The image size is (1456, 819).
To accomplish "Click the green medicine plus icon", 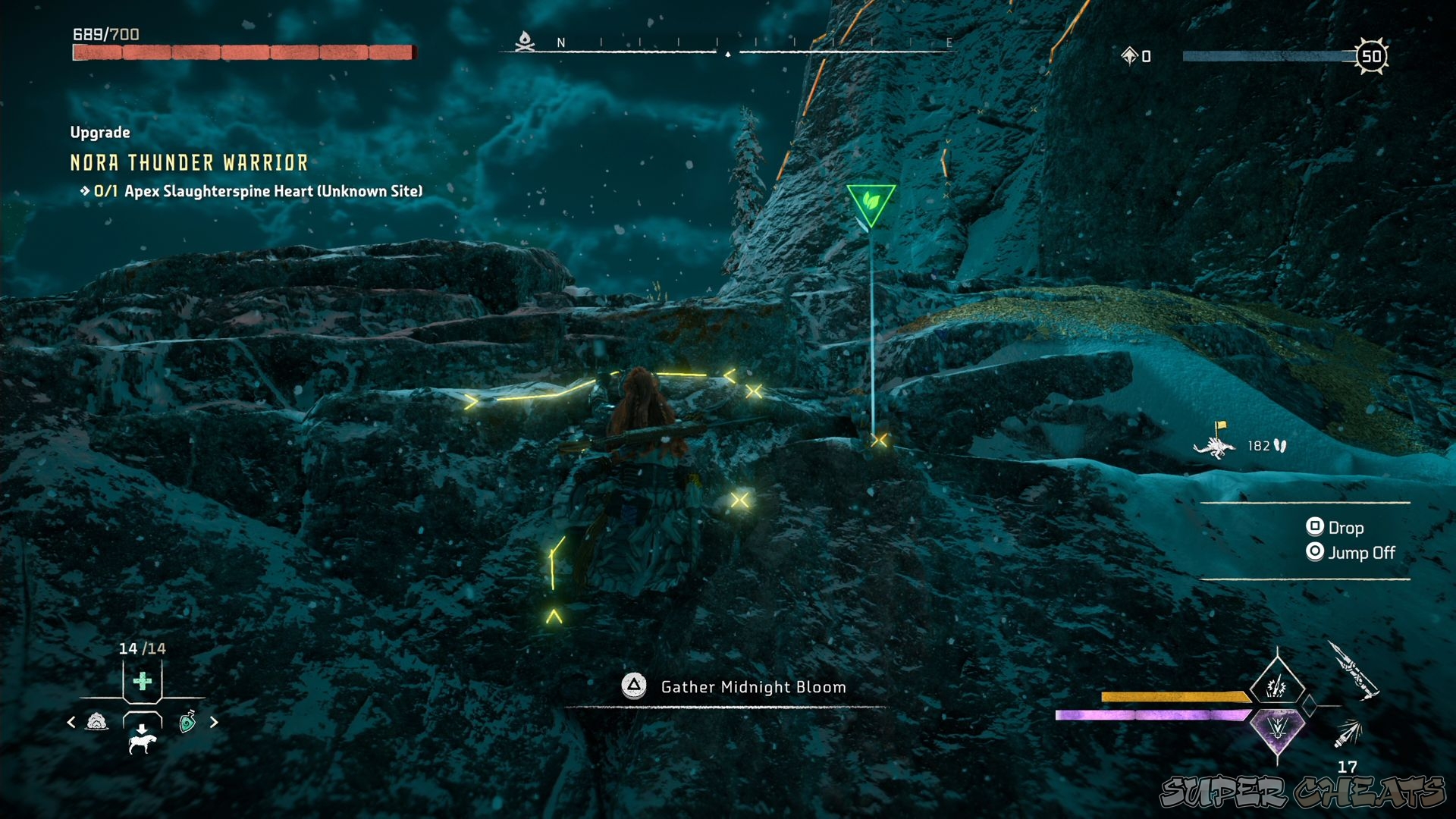I will [x=143, y=681].
